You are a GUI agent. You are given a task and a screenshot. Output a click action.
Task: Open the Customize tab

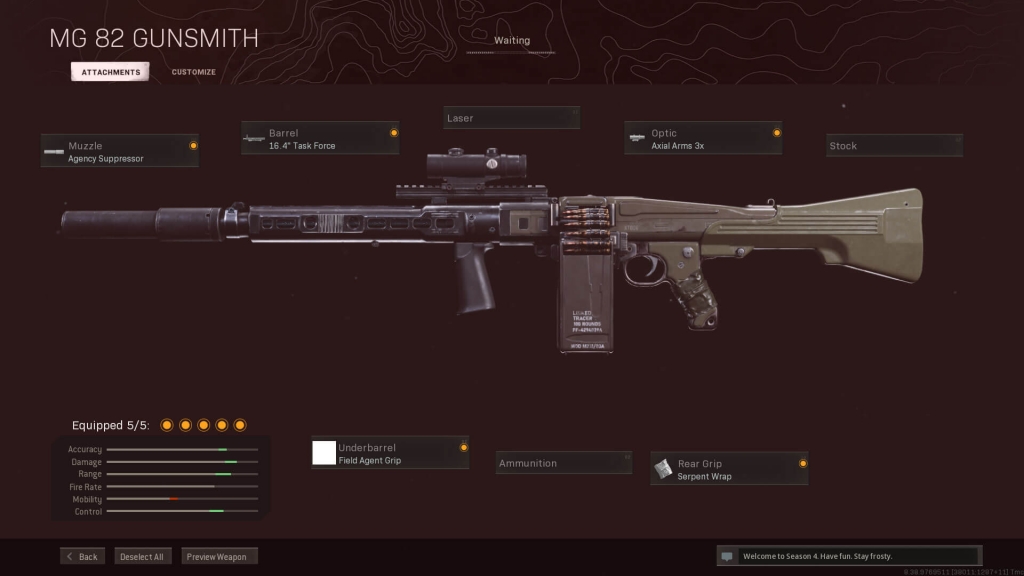pos(193,72)
